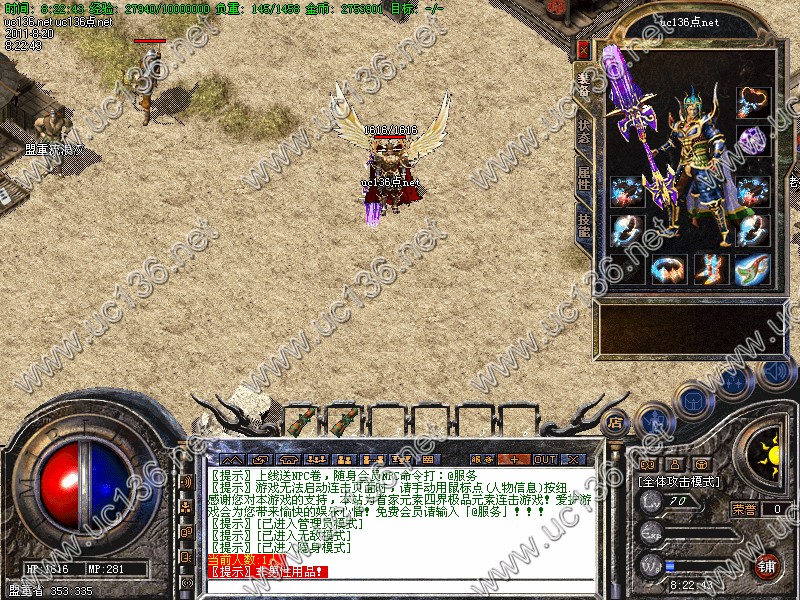This screenshot has height=600, width=800.
Task: Click the OUT button above chat
Action: tap(544, 459)
